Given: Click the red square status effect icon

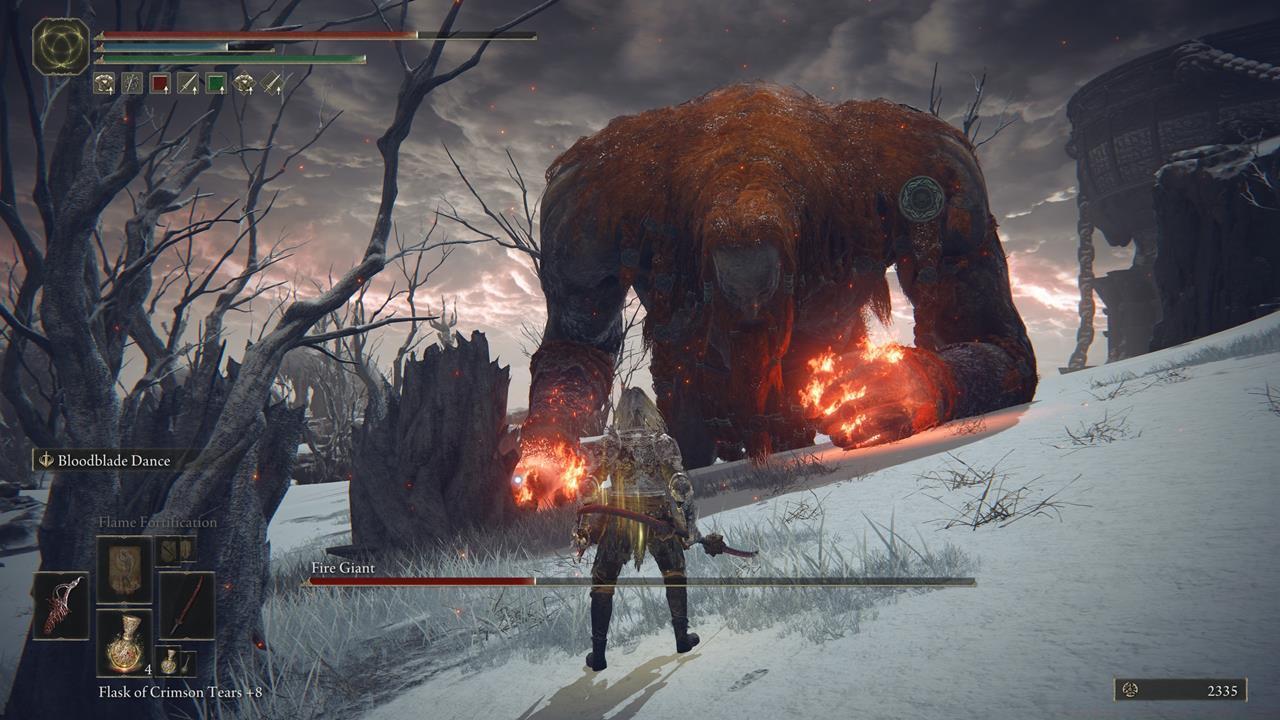Looking at the screenshot, I should point(159,82).
